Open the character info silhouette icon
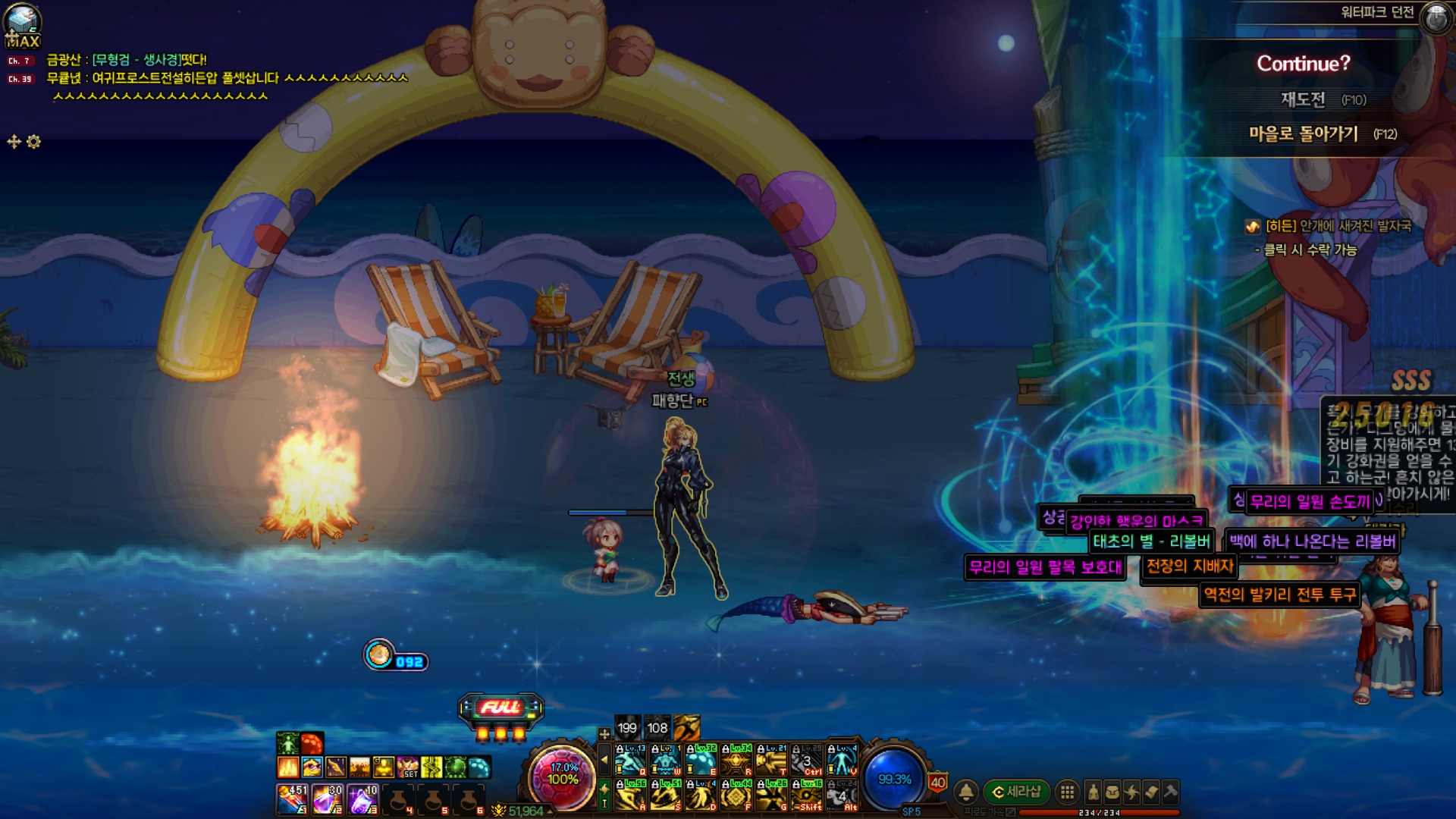1456x819 pixels. [1093, 792]
